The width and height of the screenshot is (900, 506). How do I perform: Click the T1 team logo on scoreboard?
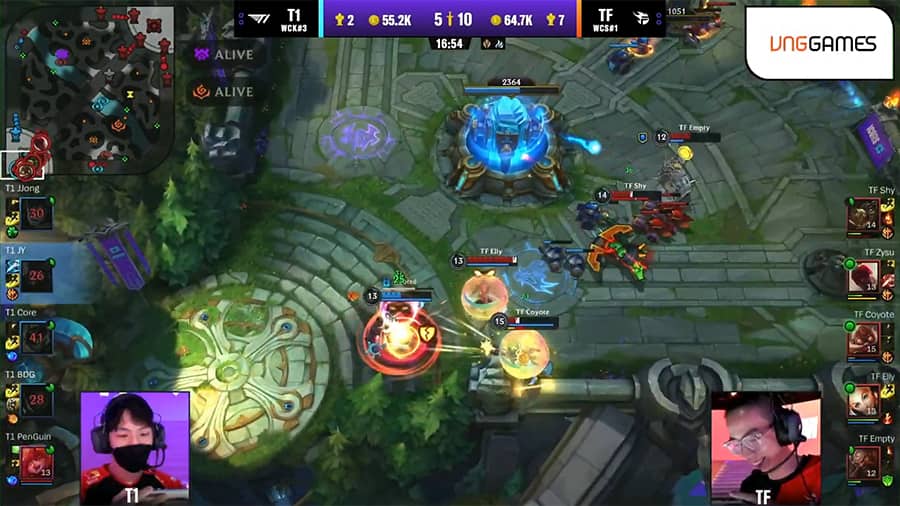pos(258,19)
